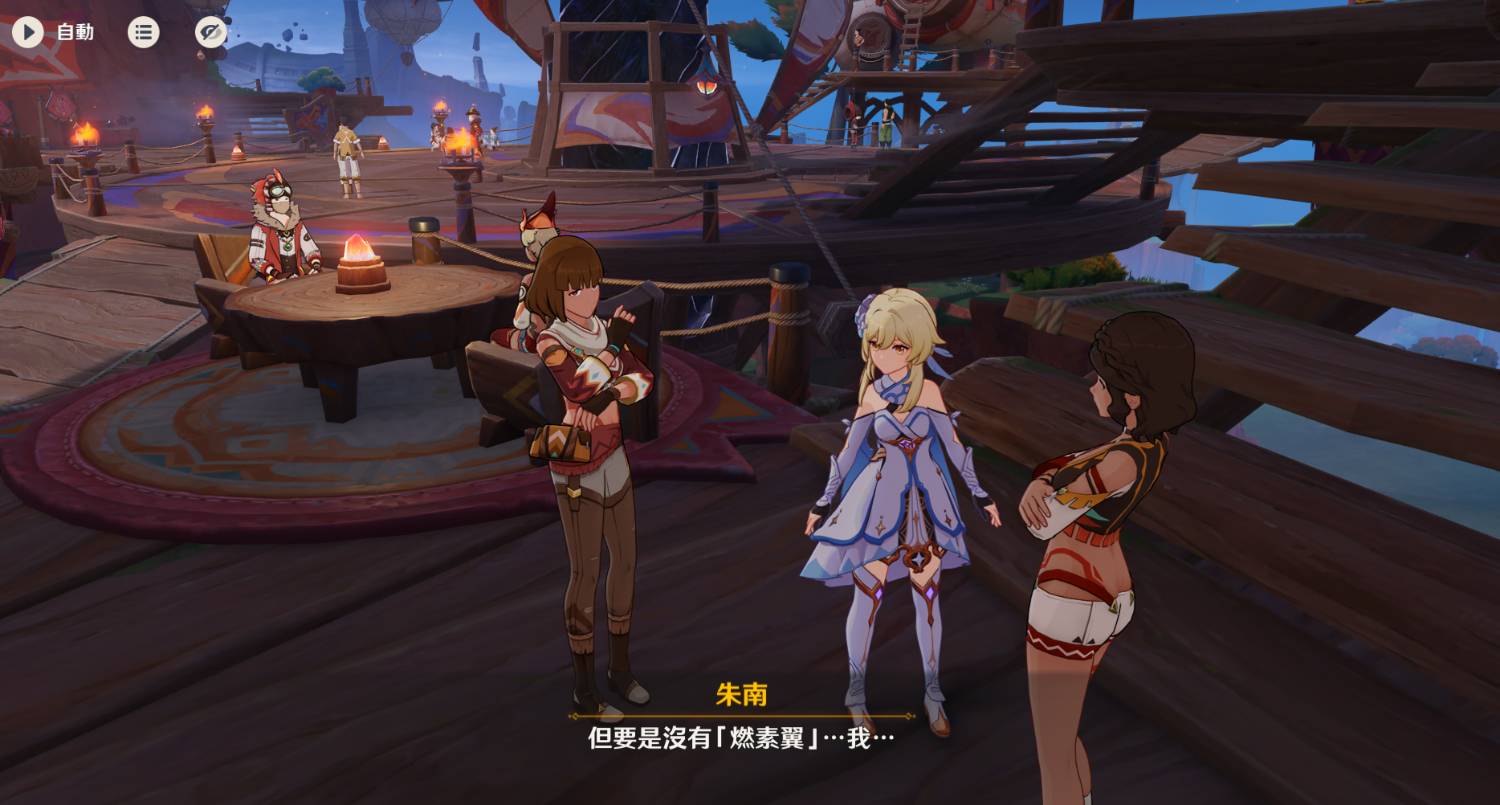Hide the dialogue interface
Screen dimensions: 1500x805
coord(210,32)
